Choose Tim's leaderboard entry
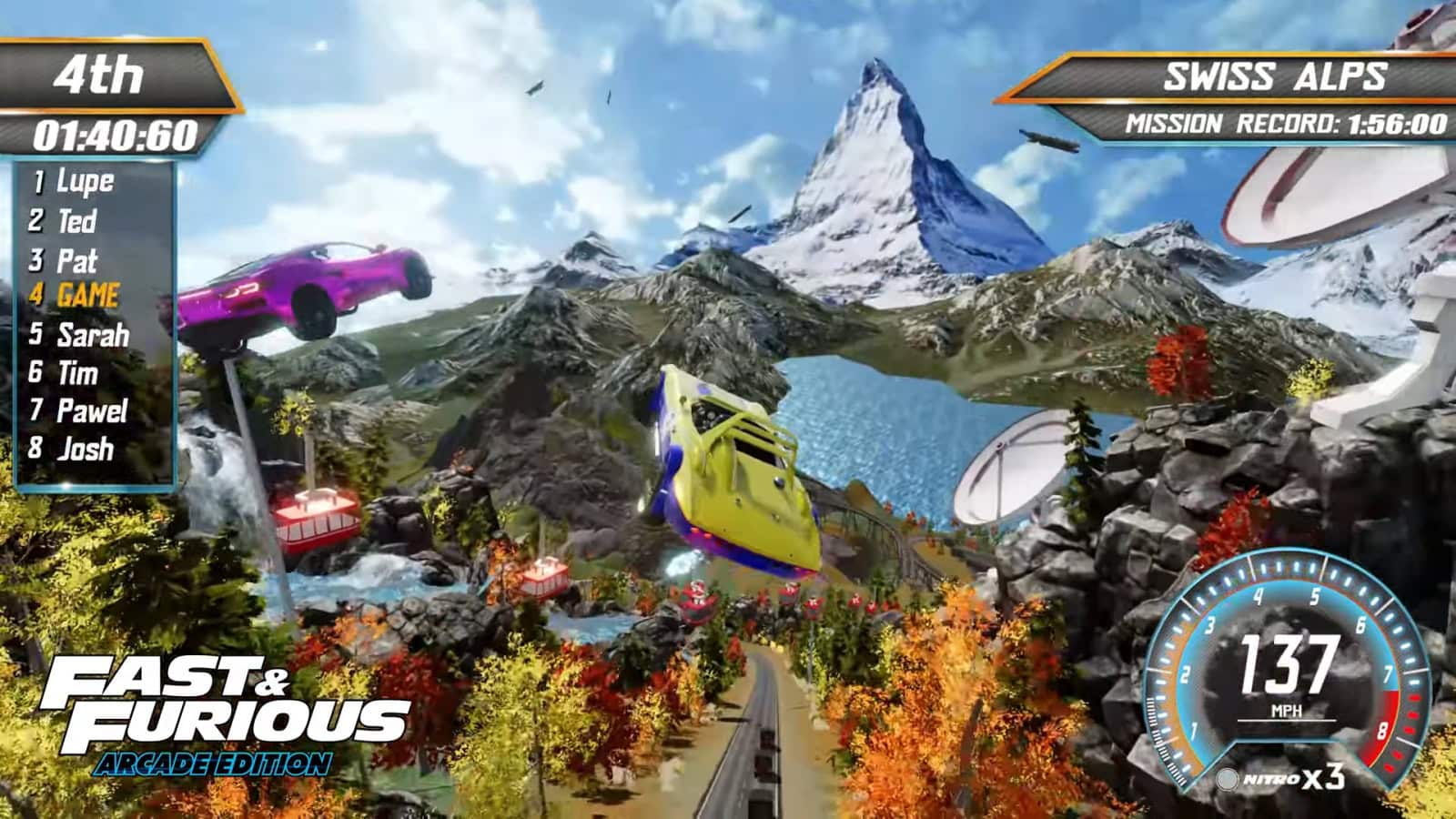The width and height of the screenshot is (1456, 819). [x=77, y=373]
